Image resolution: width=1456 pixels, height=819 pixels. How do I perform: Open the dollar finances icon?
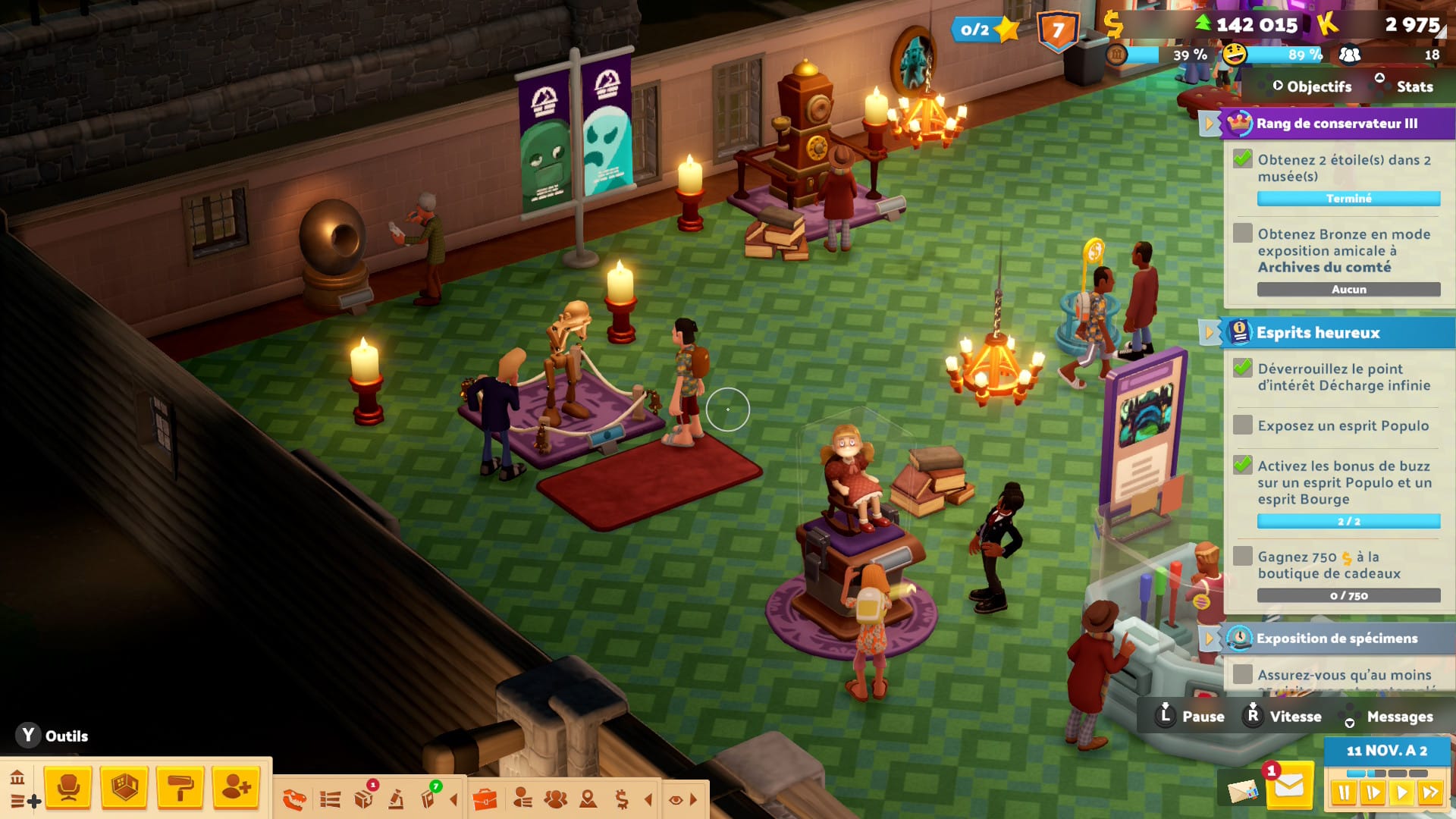(x=622, y=799)
